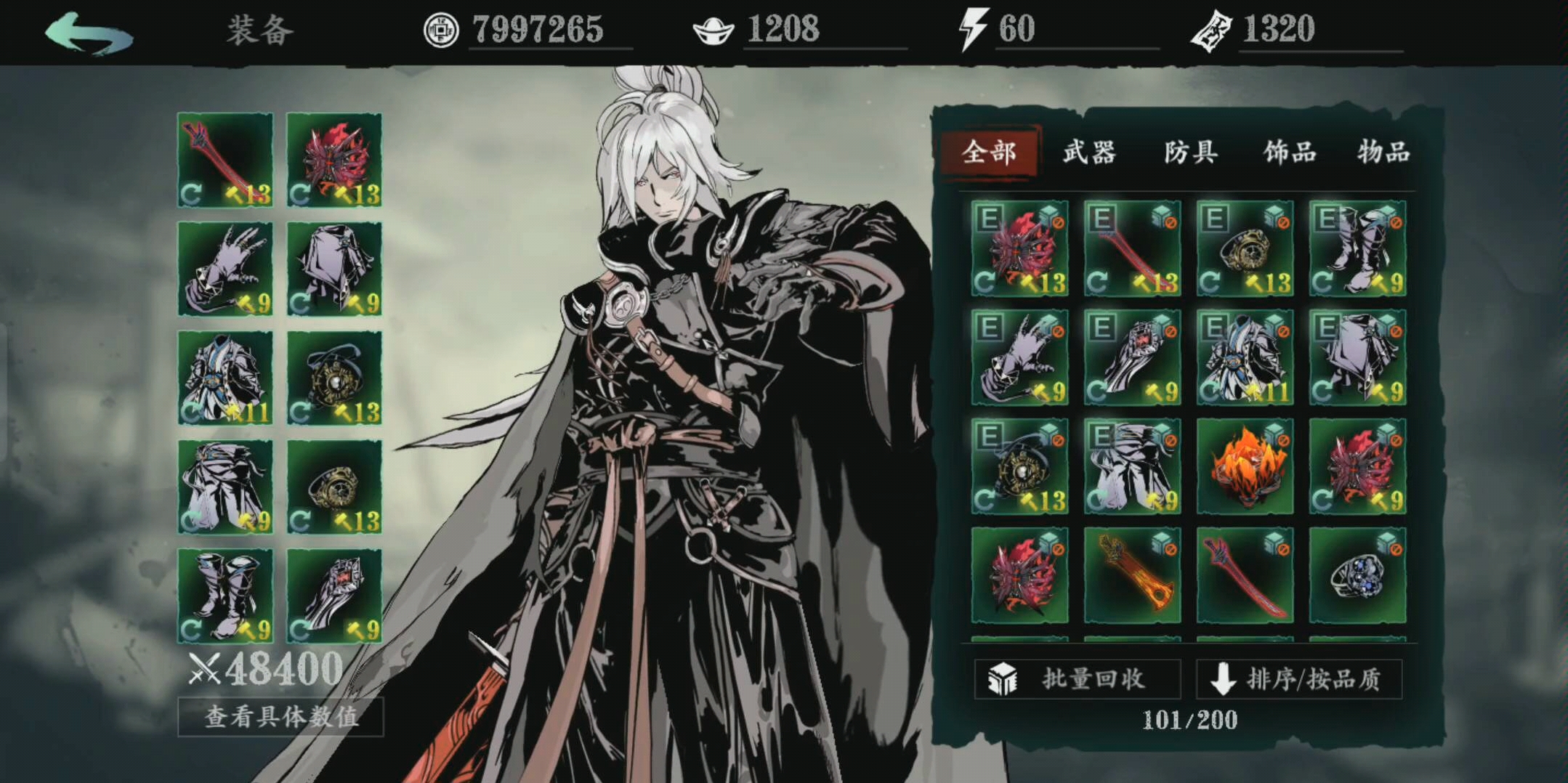
Task: Pick the orange-gold sword in inventory
Action: (x=1132, y=575)
